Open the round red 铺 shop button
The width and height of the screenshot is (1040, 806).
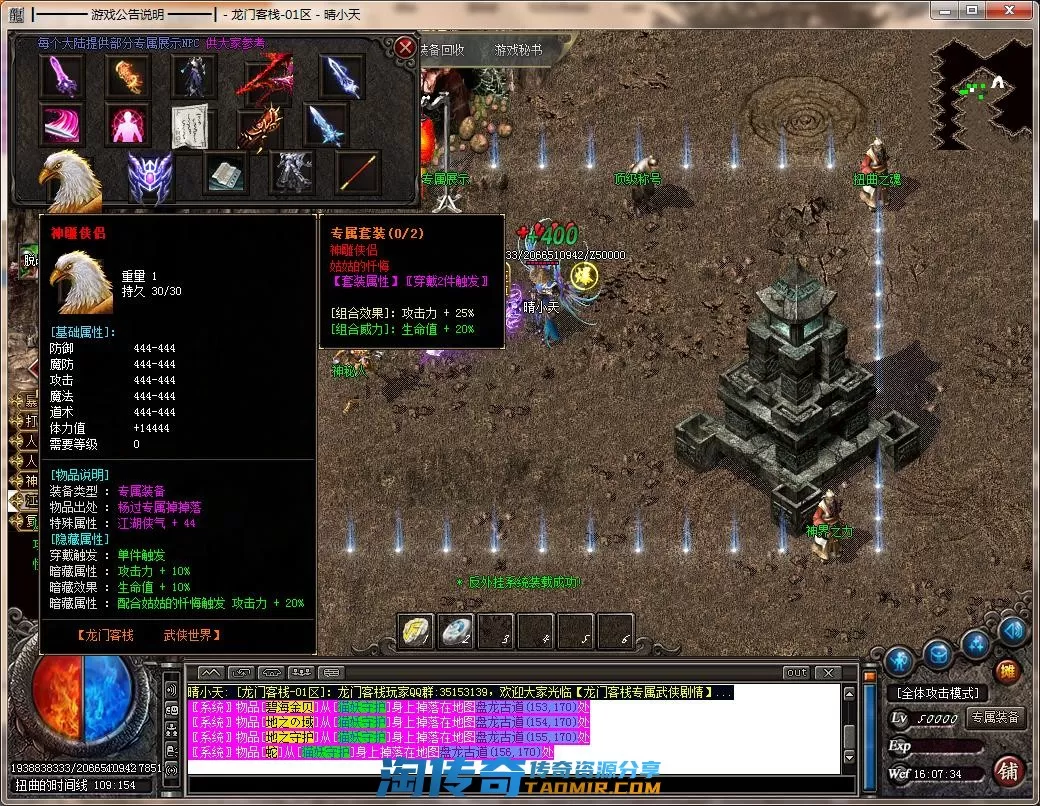(1008, 771)
